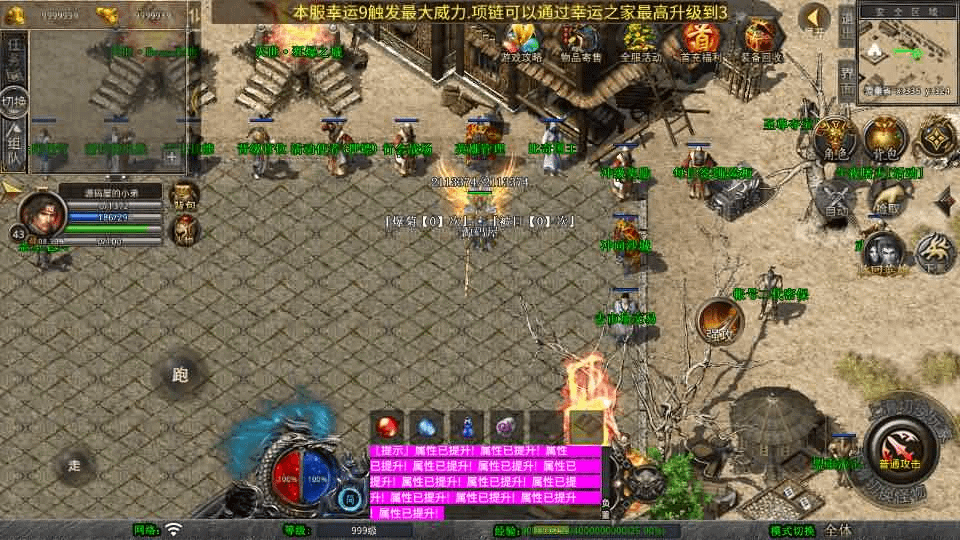This screenshot has height=540, width=960.
Task: Click the minimap in the corner
Action: pos(907,55)
